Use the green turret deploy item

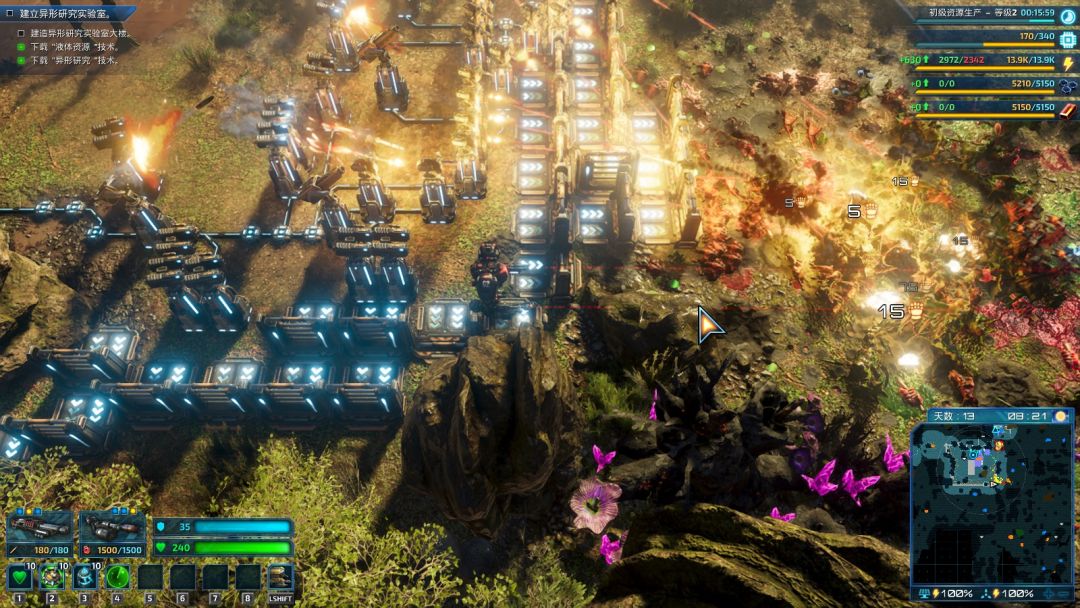tap(51, 577)
